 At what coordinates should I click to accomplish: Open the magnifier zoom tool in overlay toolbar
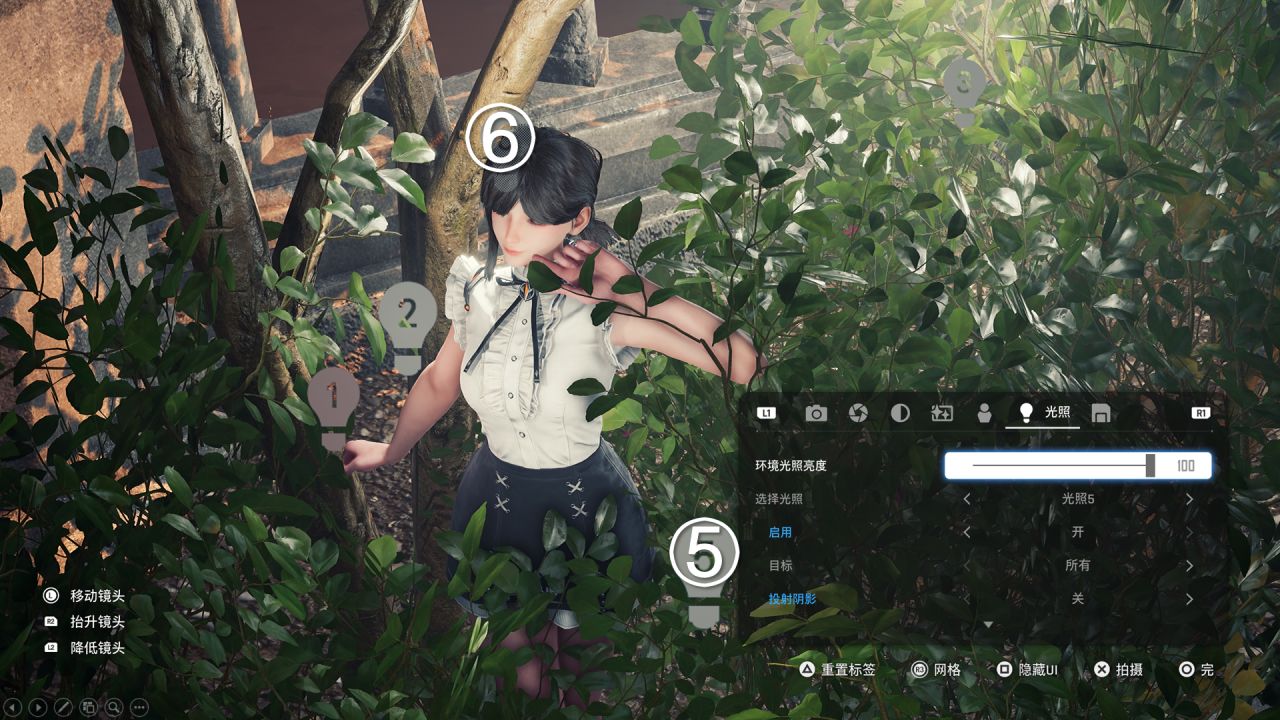point(114,707)
